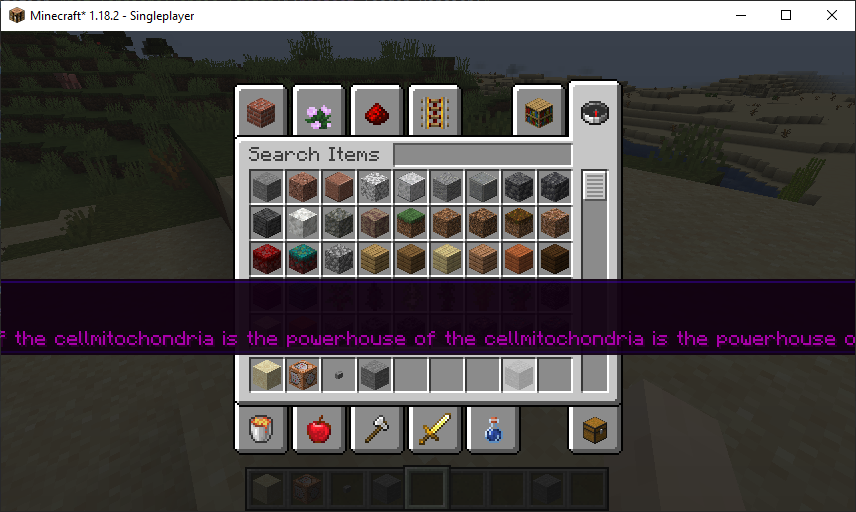The image size is (856, 512).
Task: Open the Decoration Blocks peony tab
Action: point(319,110)
